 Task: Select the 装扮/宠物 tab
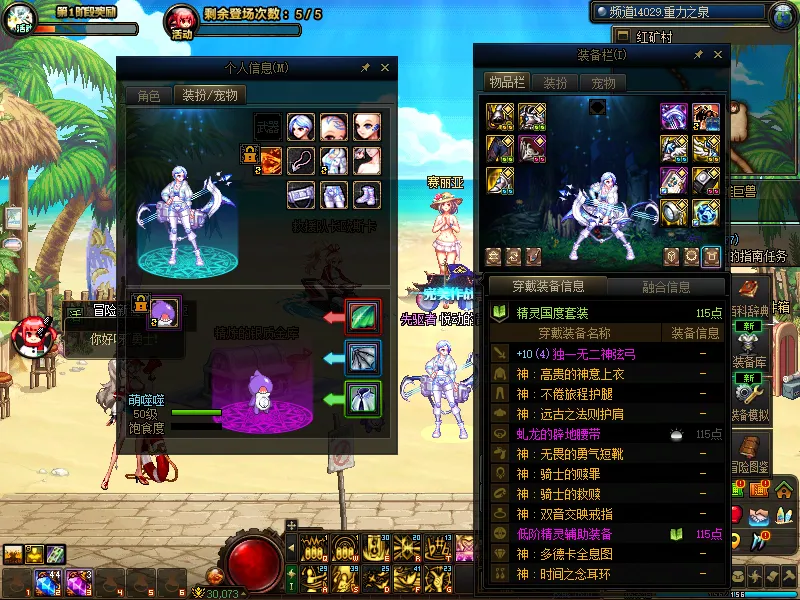pyautogui.click(x=210, y=96)
